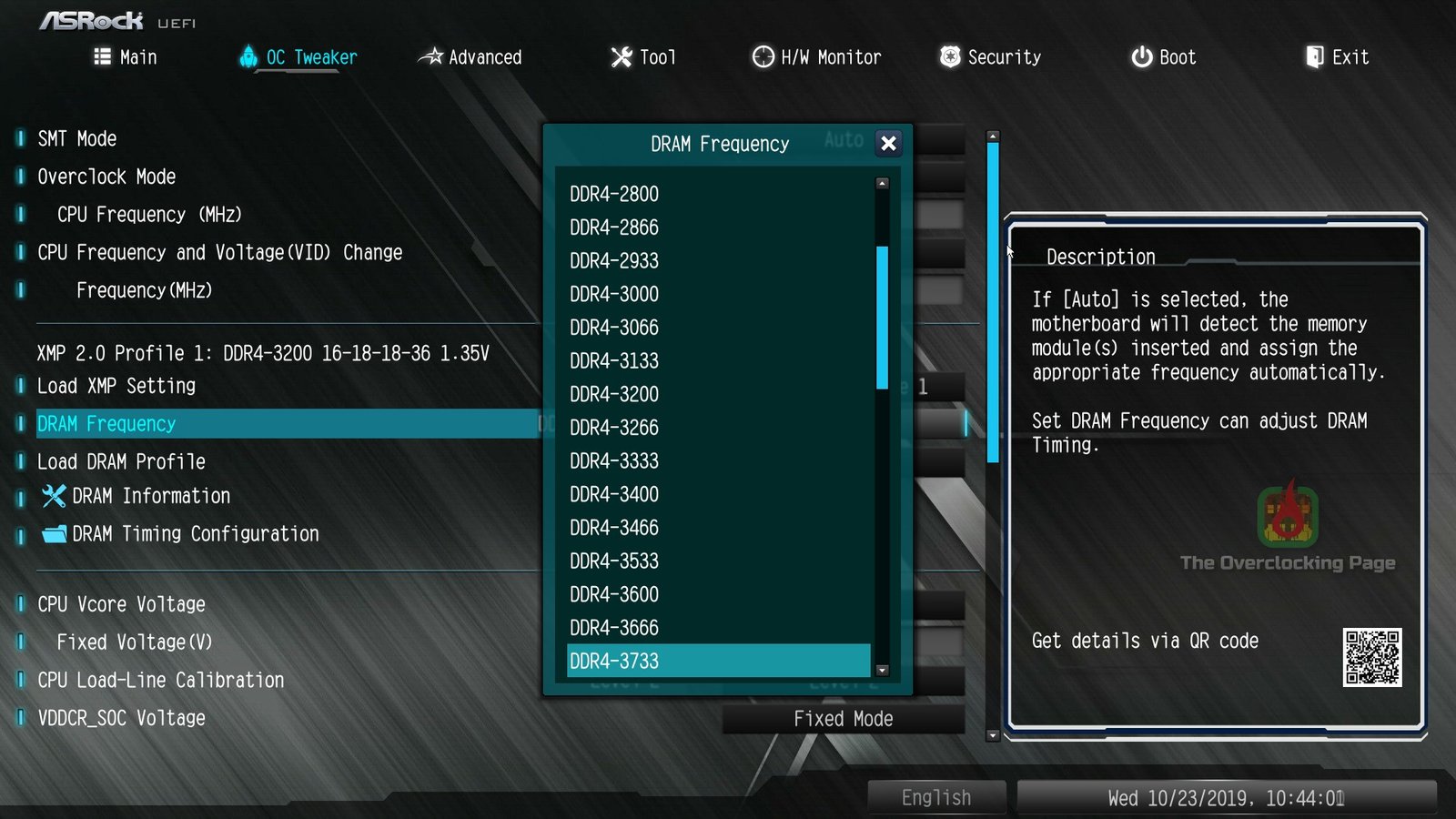The height and width of the screenshot is (819, 1456).
Task: Select the SMT Mode setting
Action: pos(76,138)
